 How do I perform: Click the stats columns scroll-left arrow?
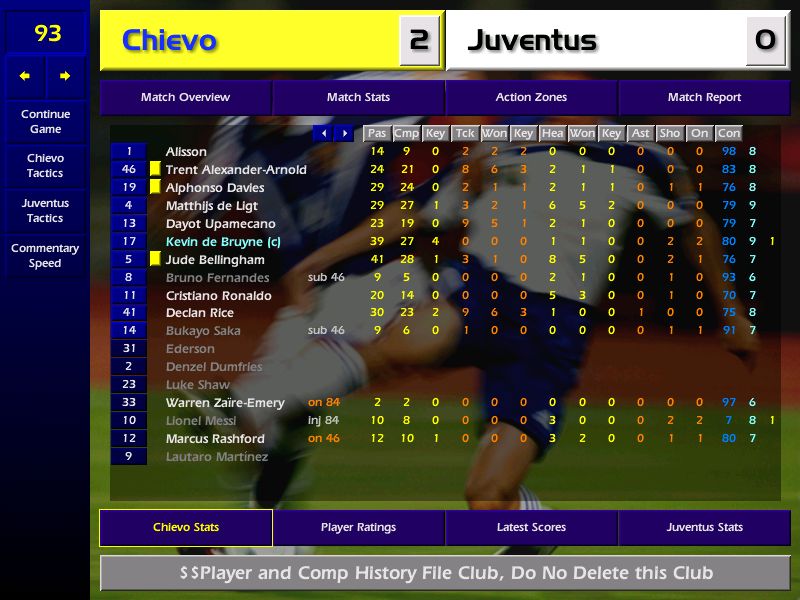[323, 133]
